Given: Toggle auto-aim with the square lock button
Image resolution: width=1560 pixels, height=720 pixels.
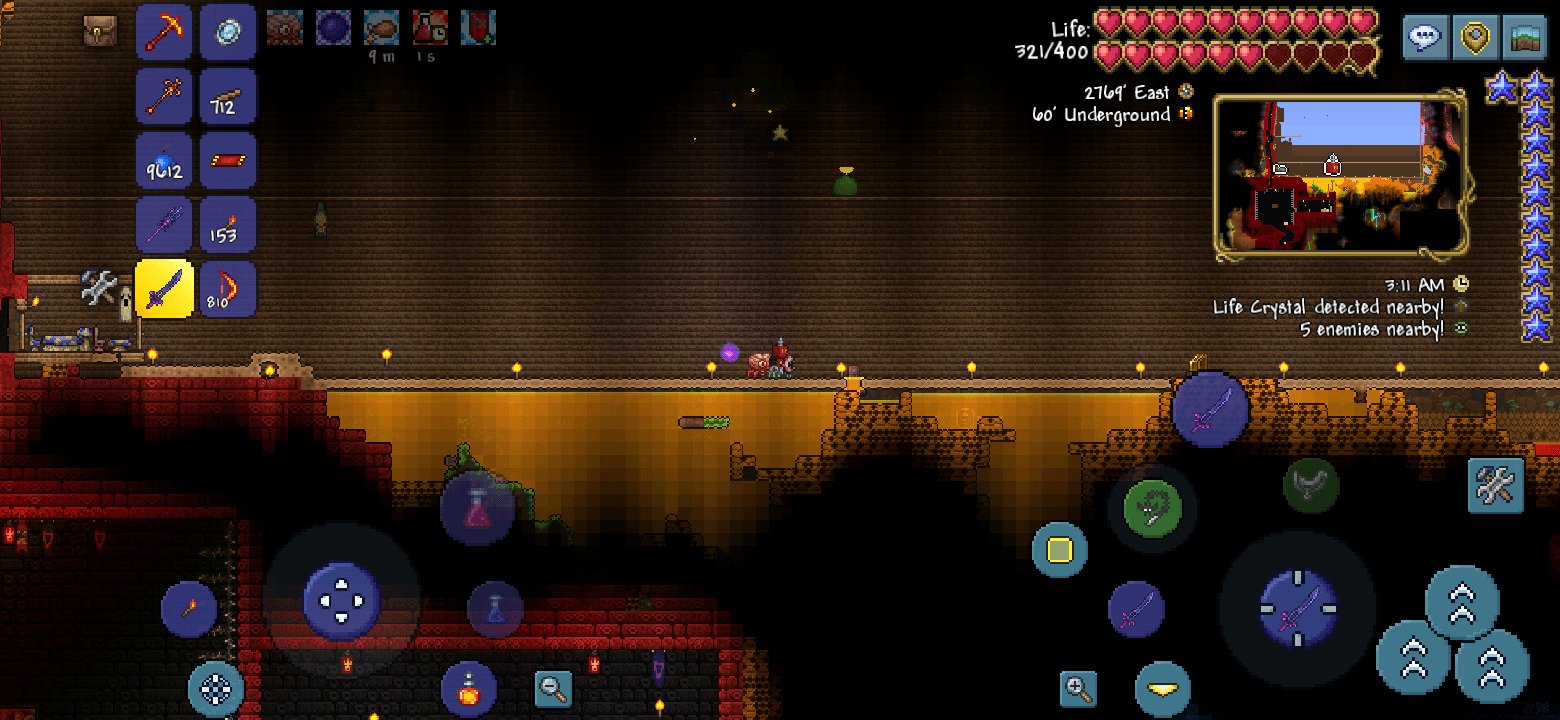Looking at the screenshot, I should [x=1058, y=550].
